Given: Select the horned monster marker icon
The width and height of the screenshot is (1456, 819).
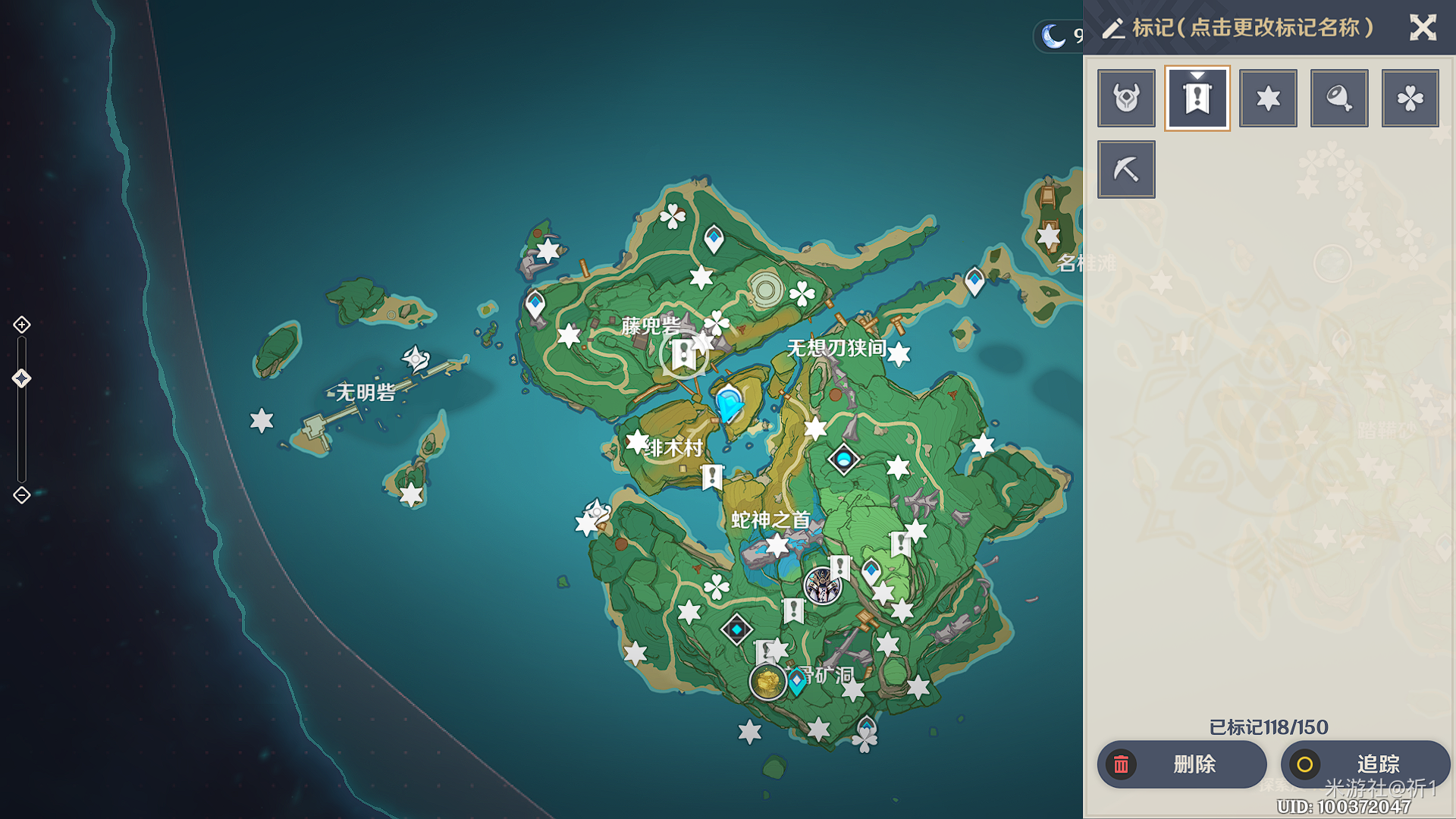Looking at the screenshot, I should tap(1126, 99).
